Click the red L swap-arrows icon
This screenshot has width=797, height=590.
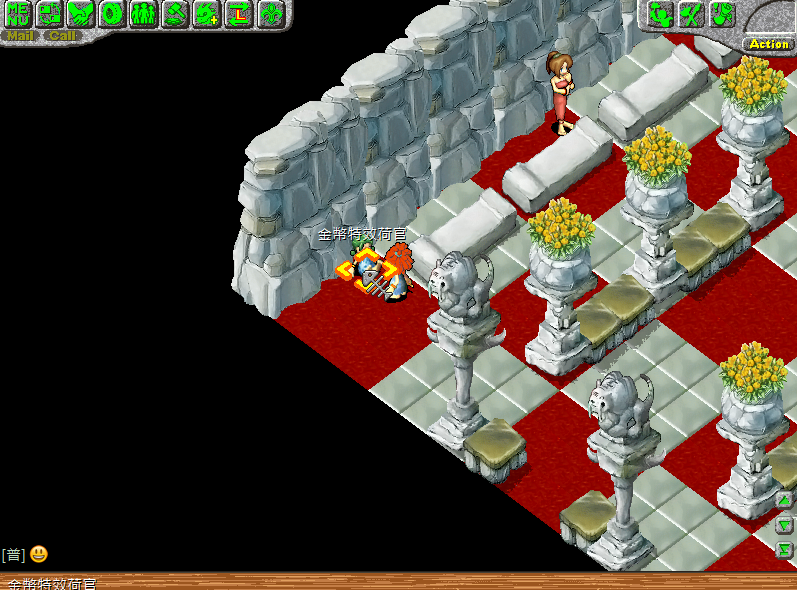(239, 14)
